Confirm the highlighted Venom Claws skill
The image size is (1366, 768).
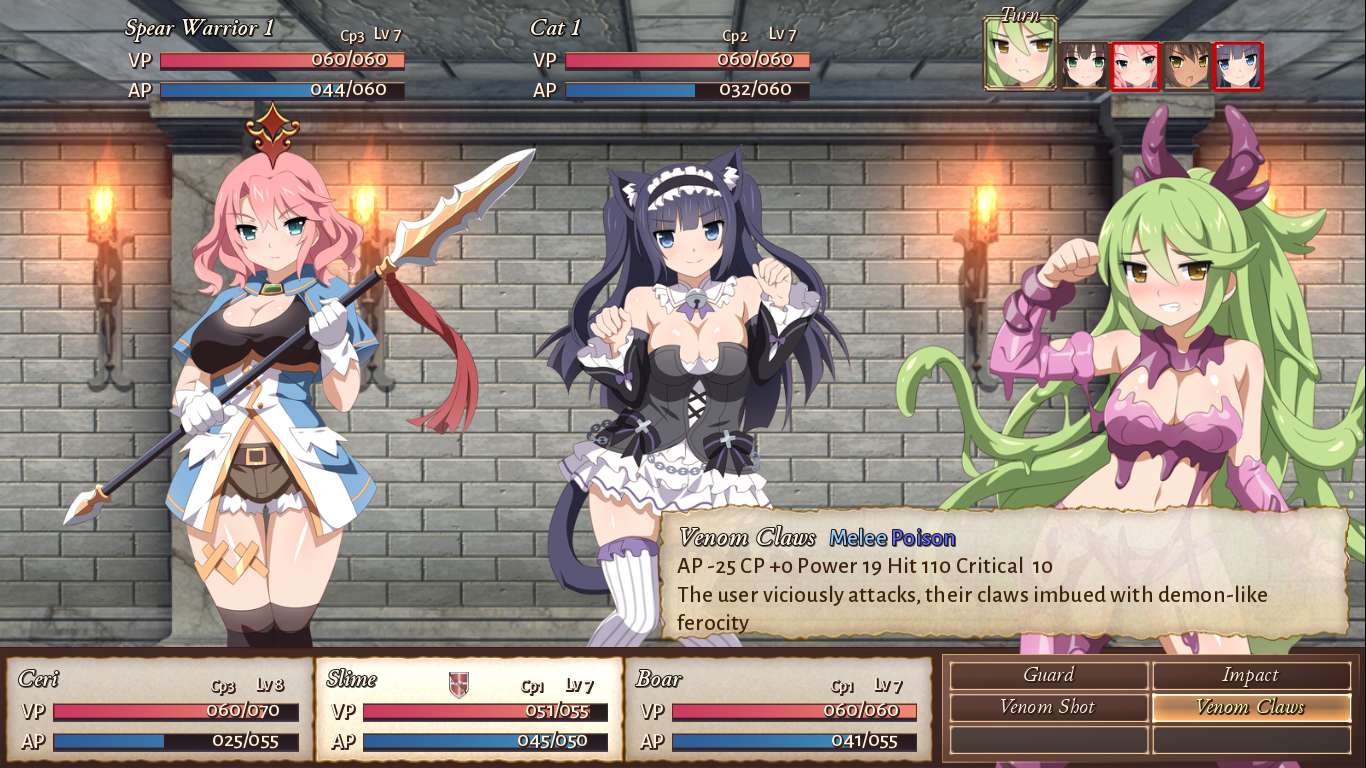click(1251, 707)
